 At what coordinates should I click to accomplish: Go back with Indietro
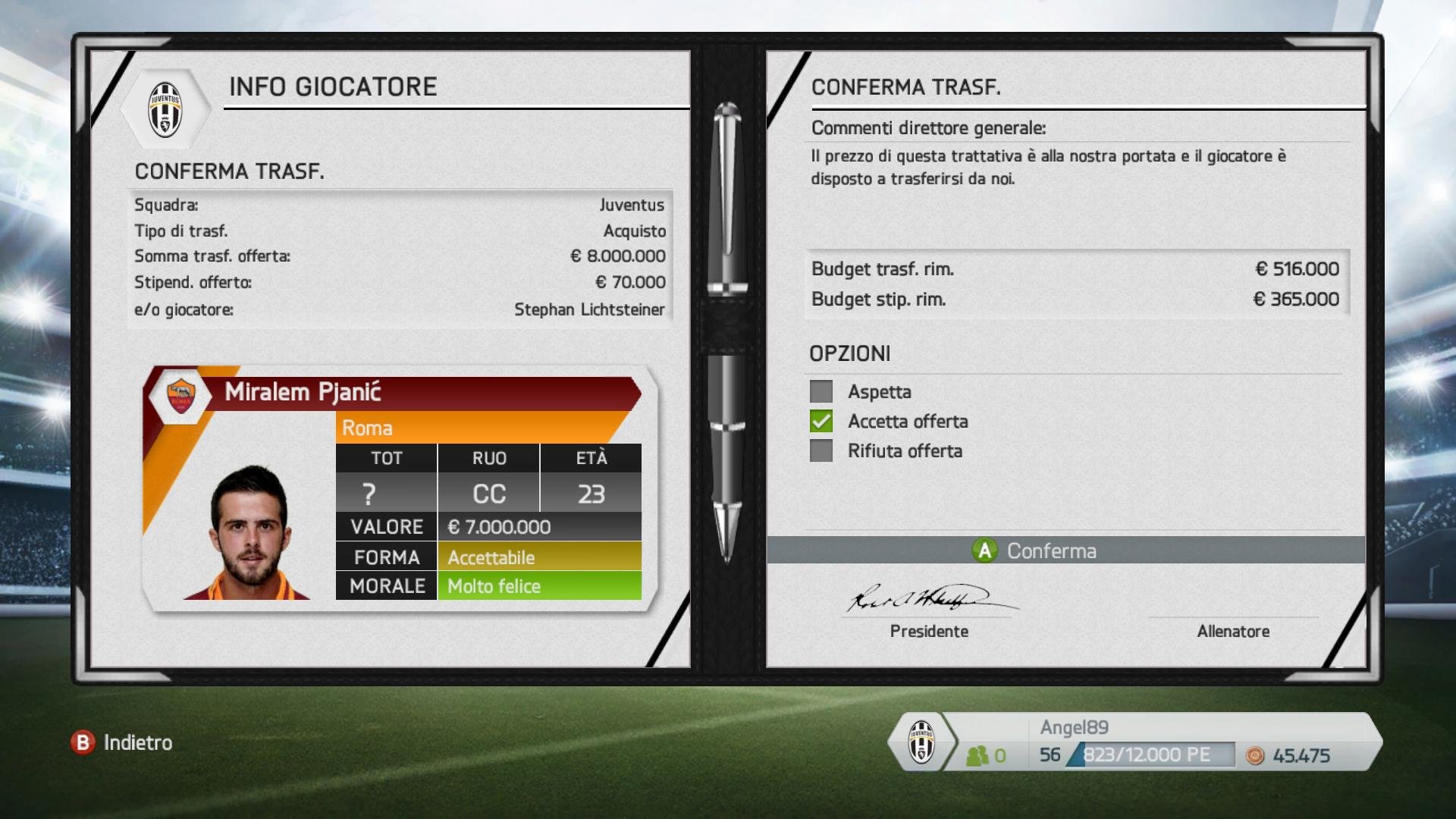pos(123,742)
